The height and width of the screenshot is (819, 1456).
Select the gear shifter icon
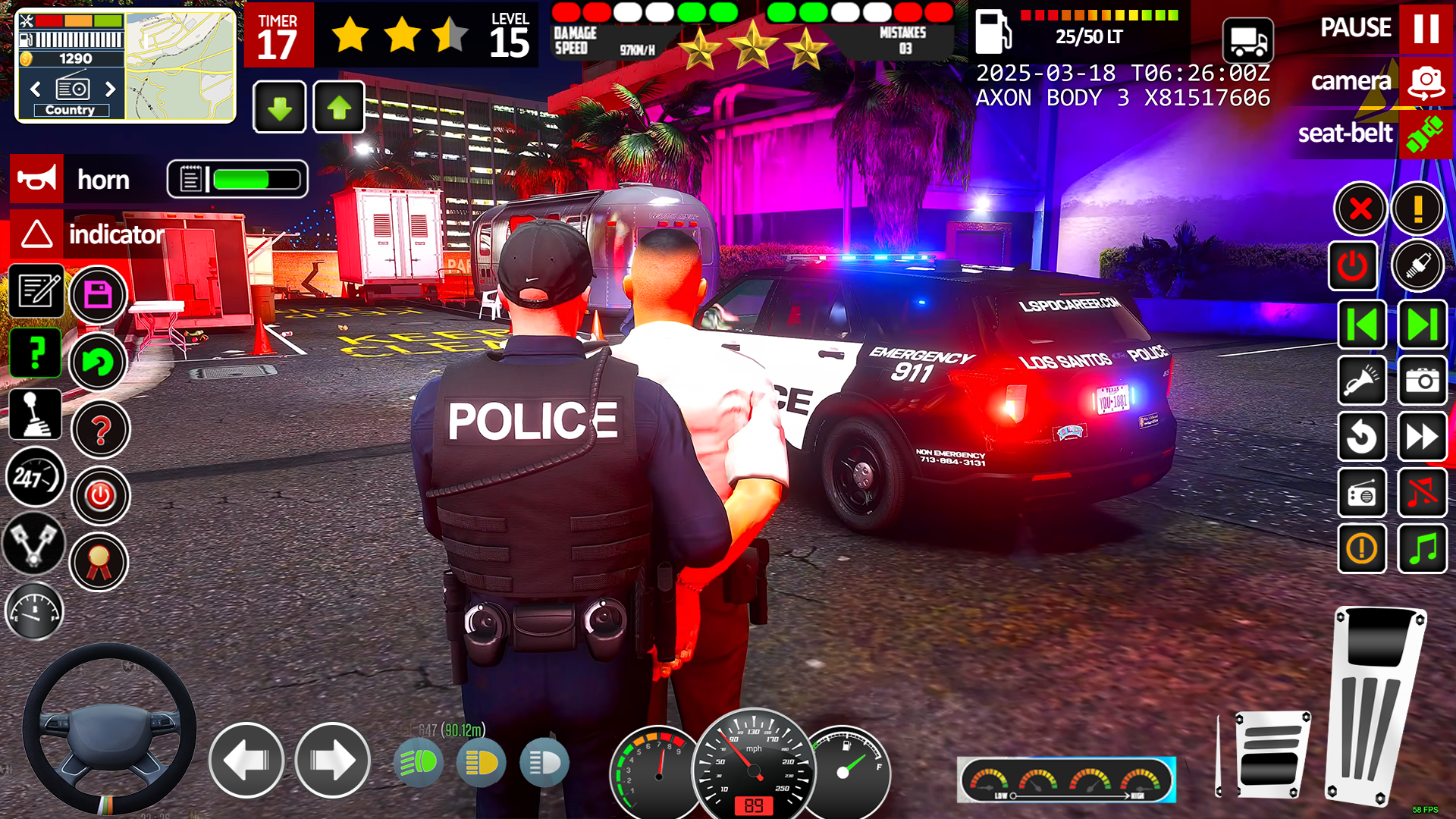click(36, 414)
